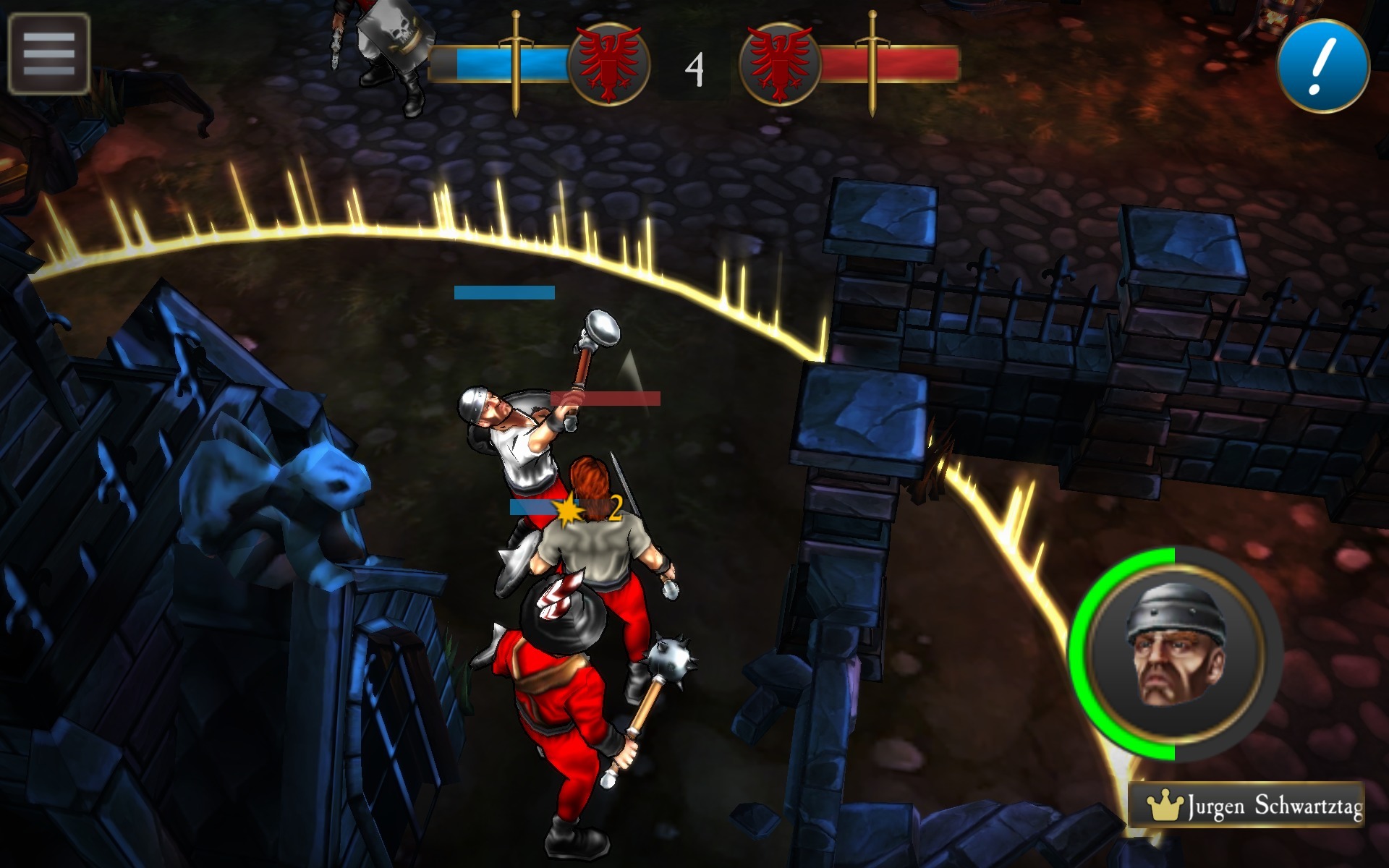Click the Jurgen Schwartztag name plate
The image size is (1389, 868).
point(1246,804)
